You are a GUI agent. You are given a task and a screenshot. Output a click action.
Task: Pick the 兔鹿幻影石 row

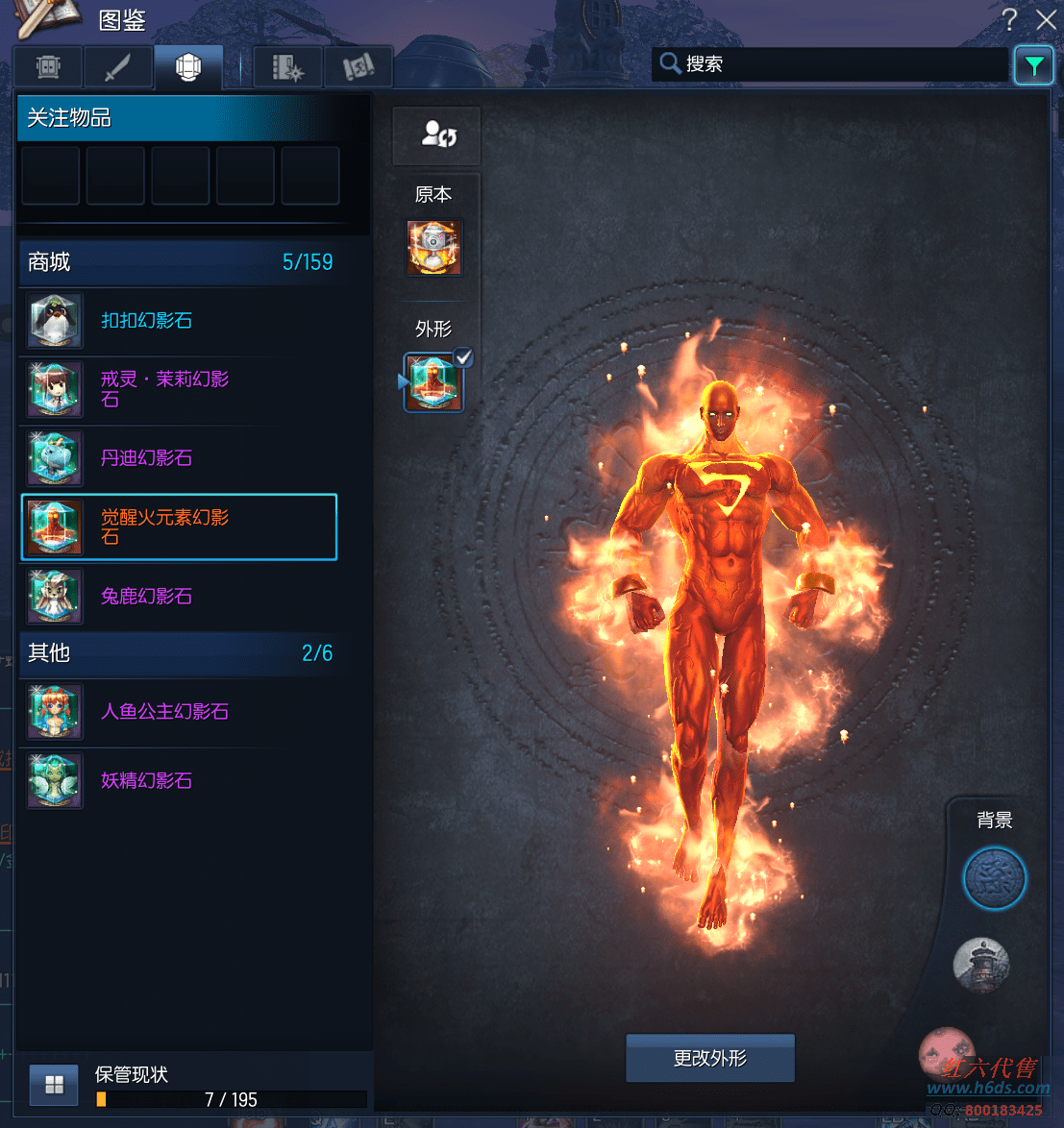[x=179, y=597]
